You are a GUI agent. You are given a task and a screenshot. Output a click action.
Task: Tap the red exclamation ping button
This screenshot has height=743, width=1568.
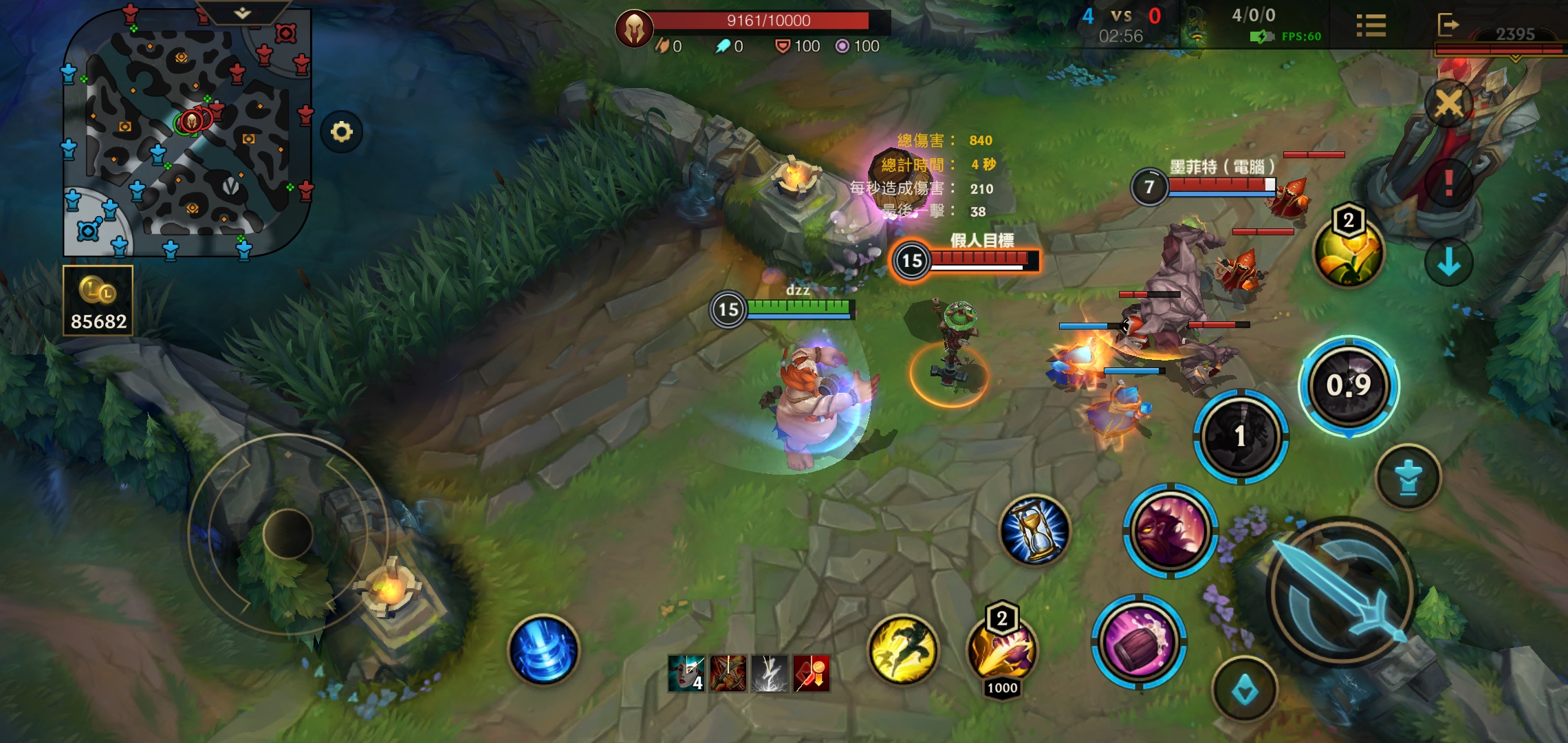pos(1448,182)
